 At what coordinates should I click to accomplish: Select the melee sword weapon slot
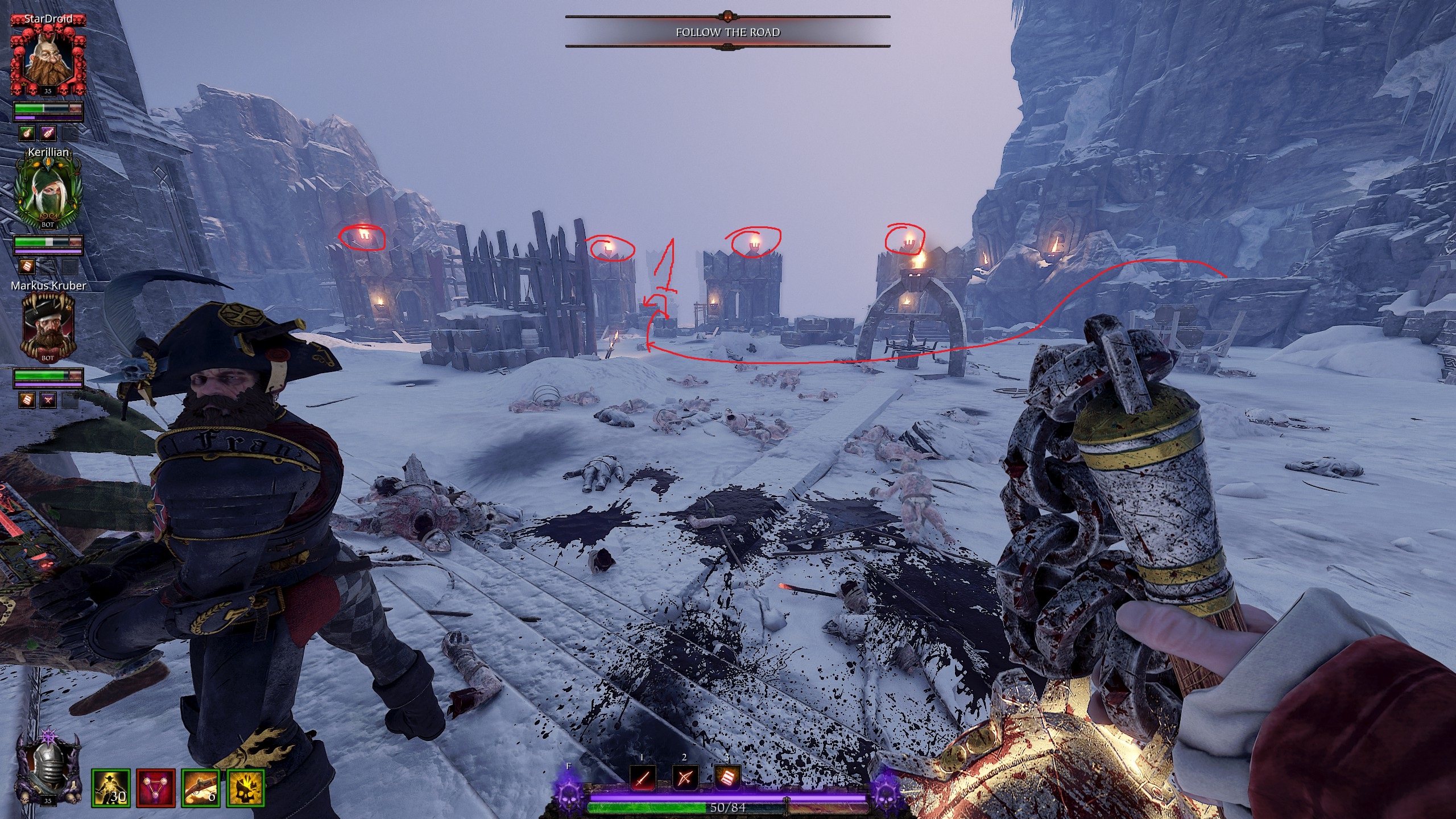click(x=642, y=777)
